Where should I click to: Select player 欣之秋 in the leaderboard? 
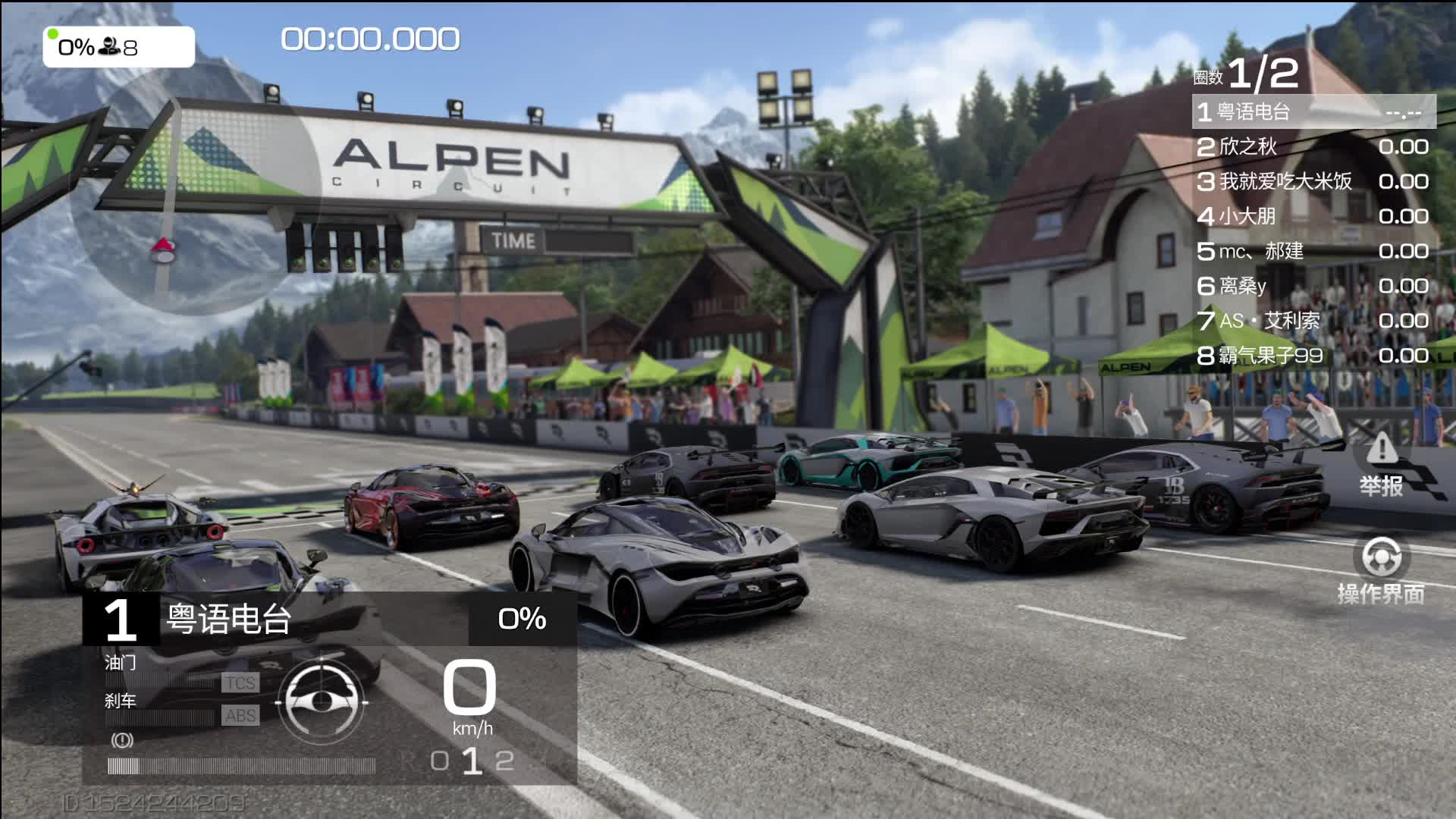pos(1312,146)
